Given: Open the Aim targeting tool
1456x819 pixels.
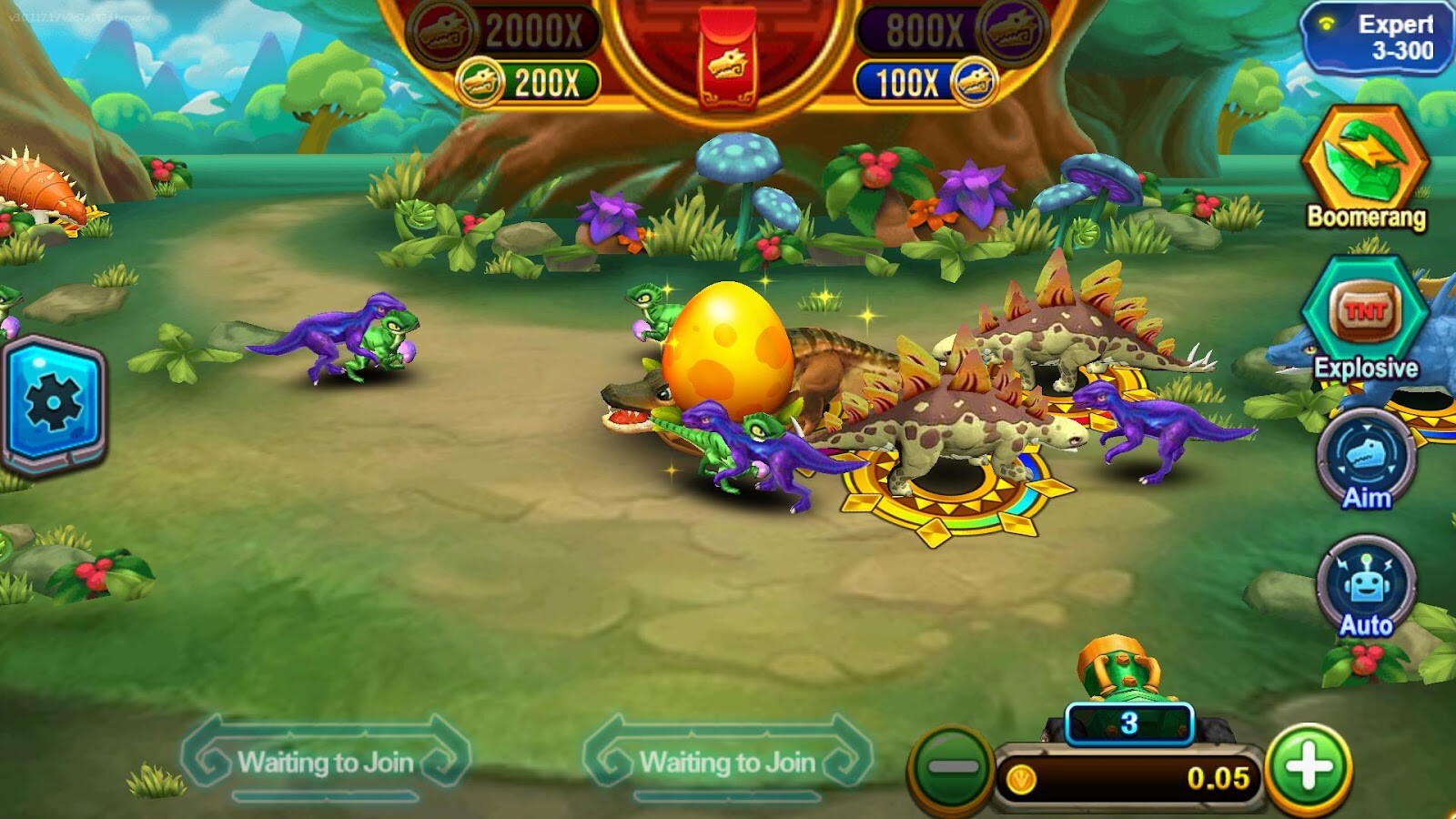Looking at the screenshot, I should [x=1367, y=455].
